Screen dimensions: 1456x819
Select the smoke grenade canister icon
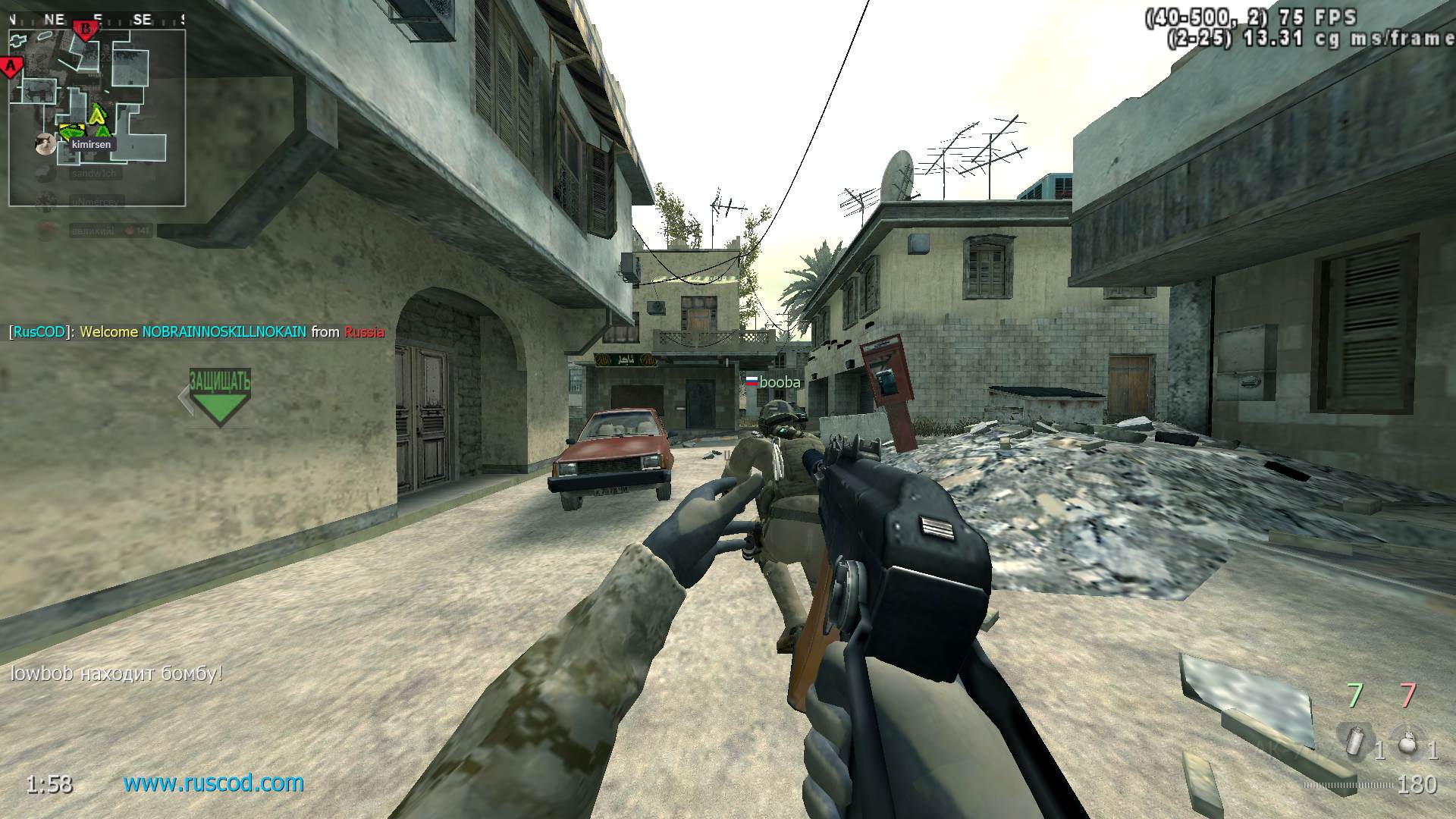(1354, 740)
